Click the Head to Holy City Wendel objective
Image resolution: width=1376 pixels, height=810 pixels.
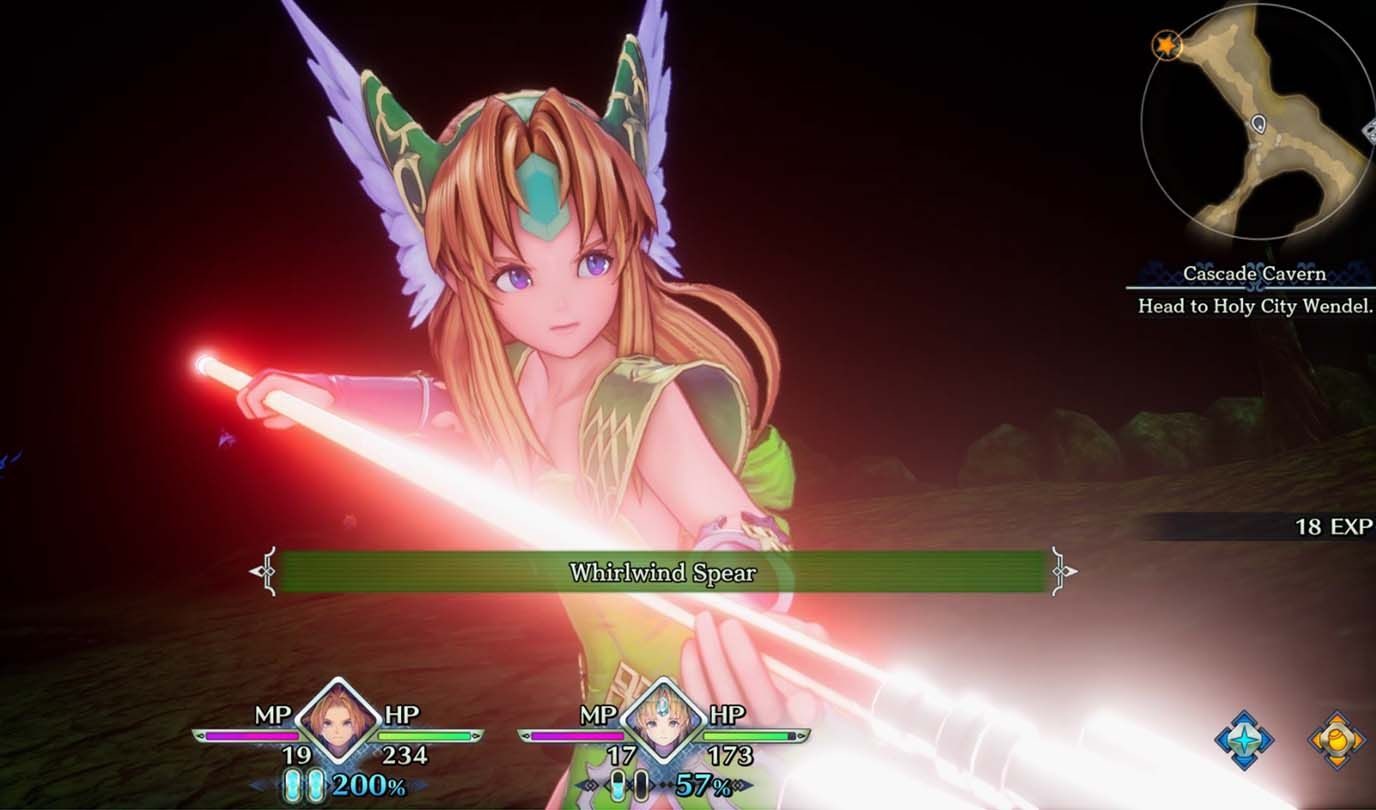[1255, 306]
